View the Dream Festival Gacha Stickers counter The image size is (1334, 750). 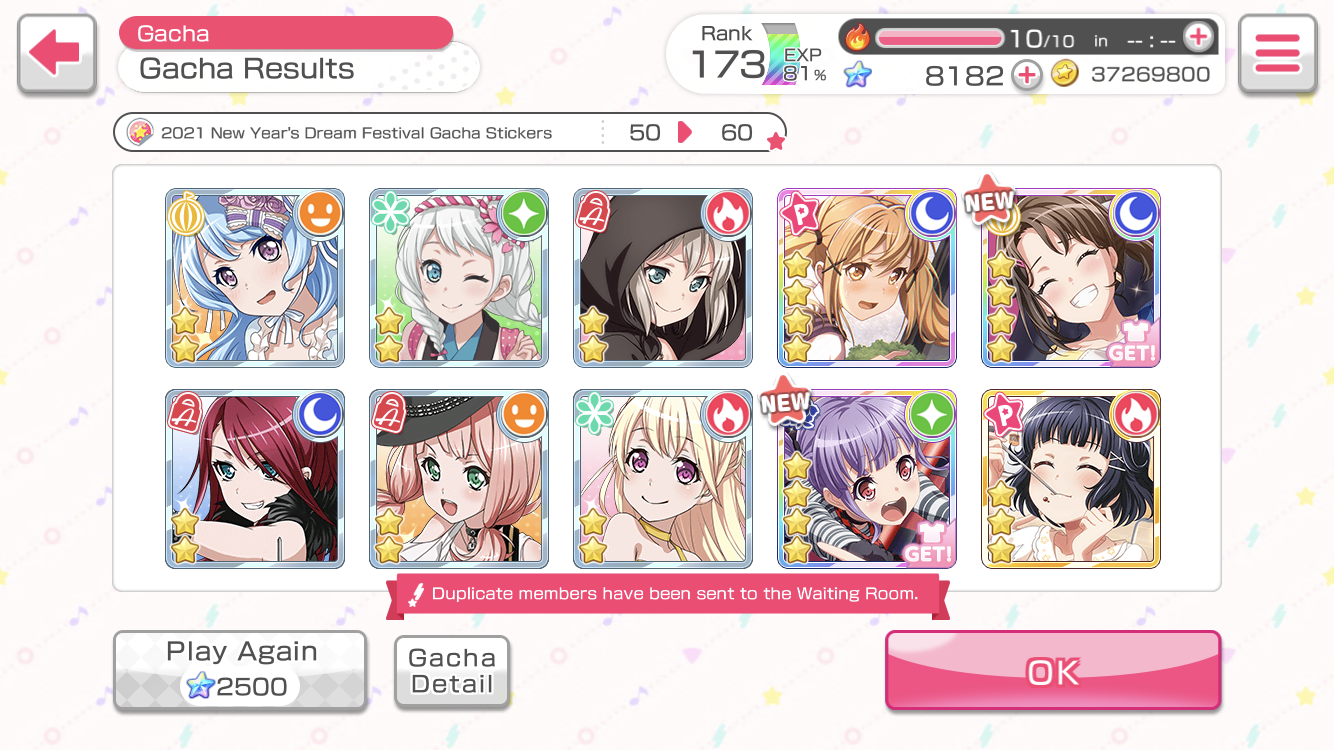450,133
